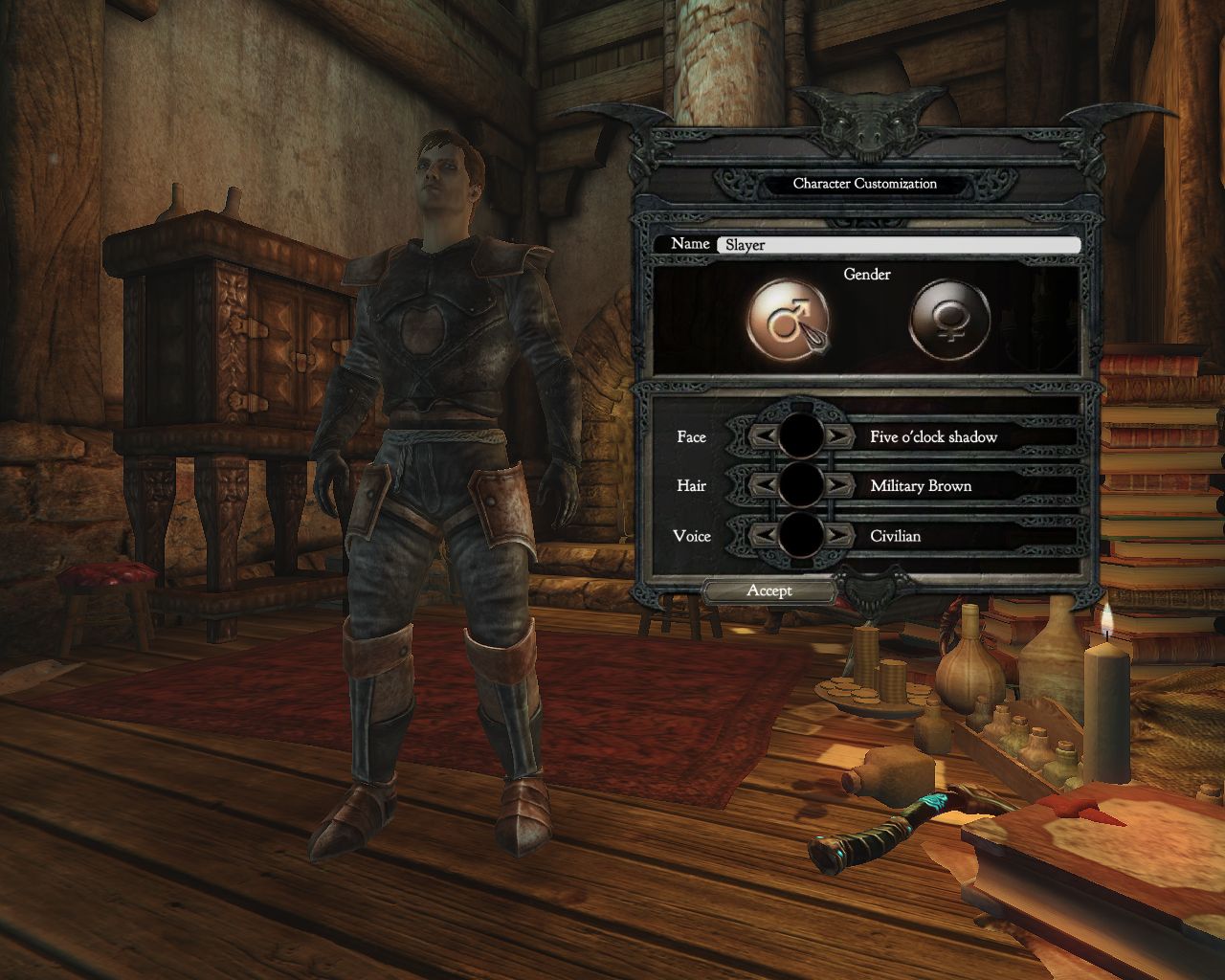Accept the character customization

769,591
